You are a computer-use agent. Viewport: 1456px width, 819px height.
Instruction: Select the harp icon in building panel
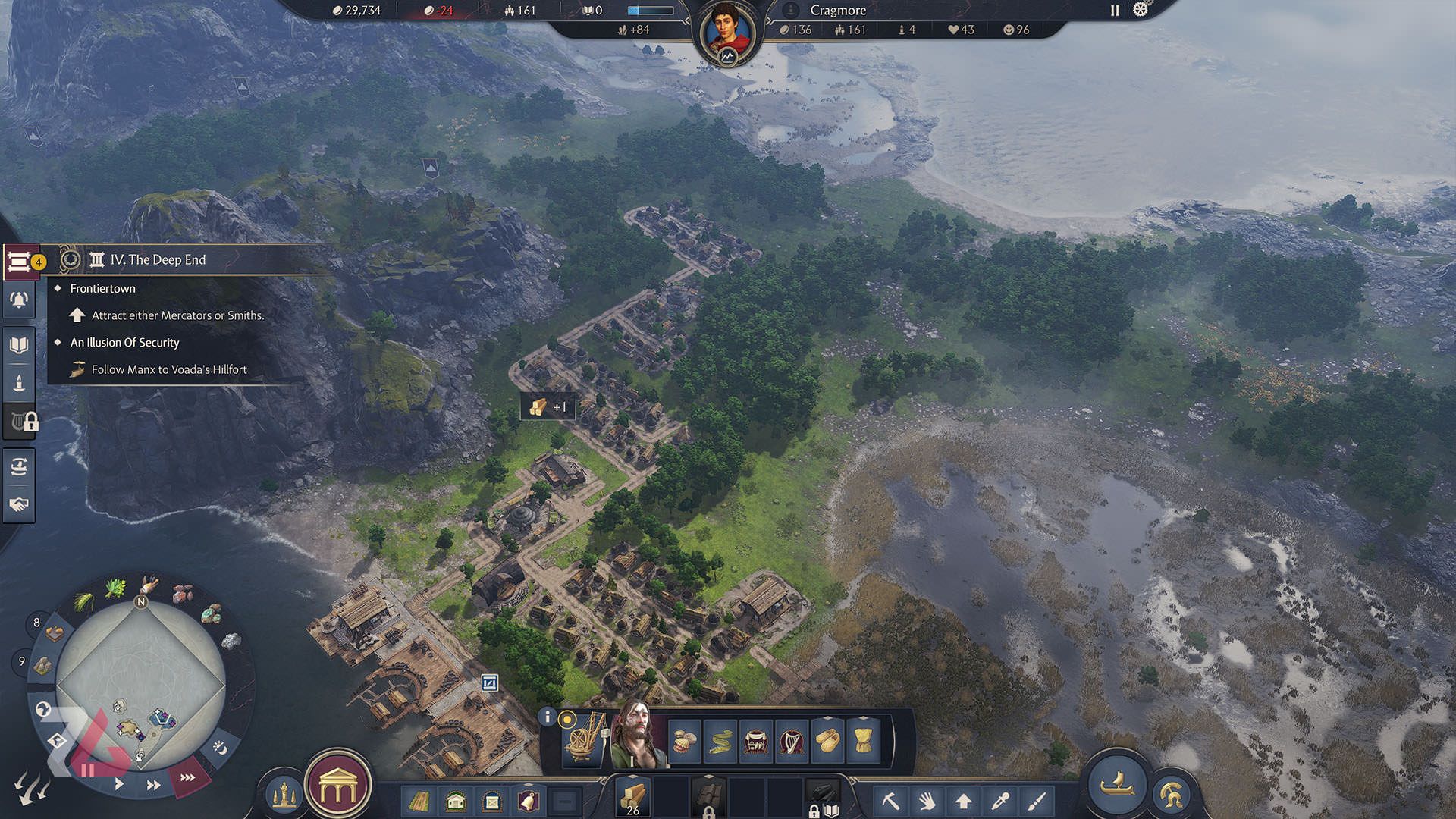click(791, 741)
